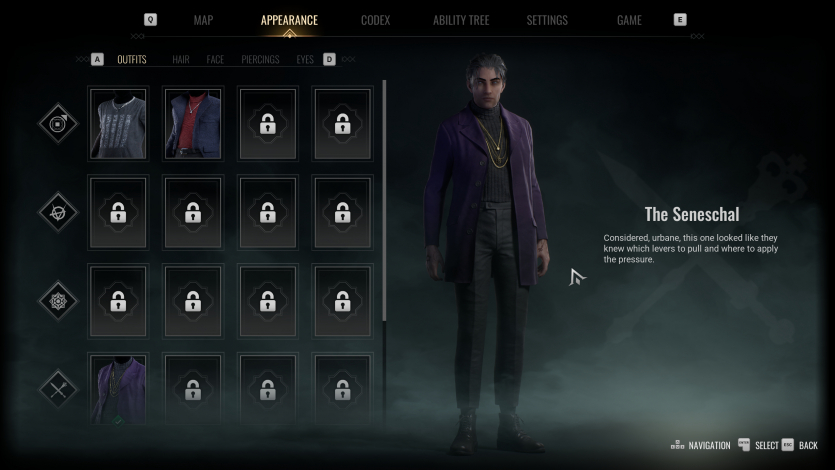This screenshot has height=470, width=835.
Task: Choose the Outfits category
Action: tap(131, 60)
